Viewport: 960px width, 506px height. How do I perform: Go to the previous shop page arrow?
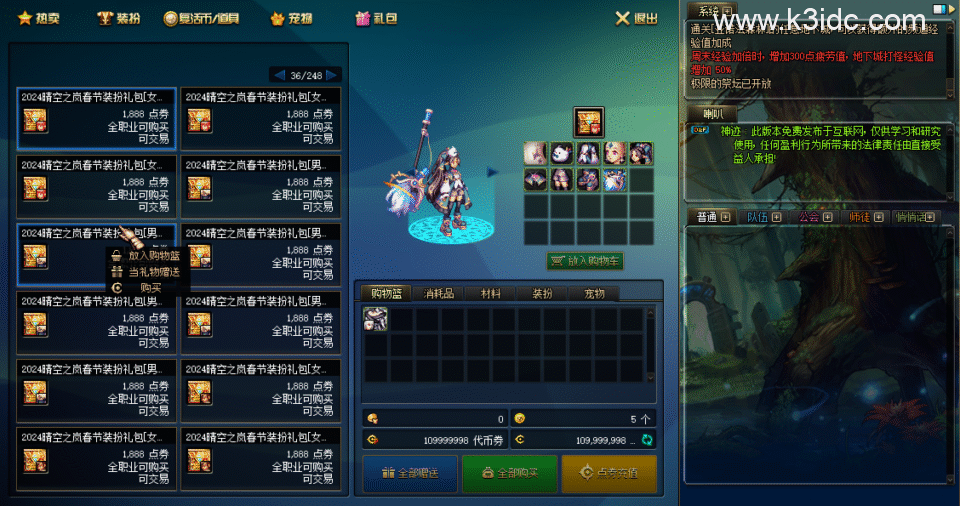[x=277, y=75]
